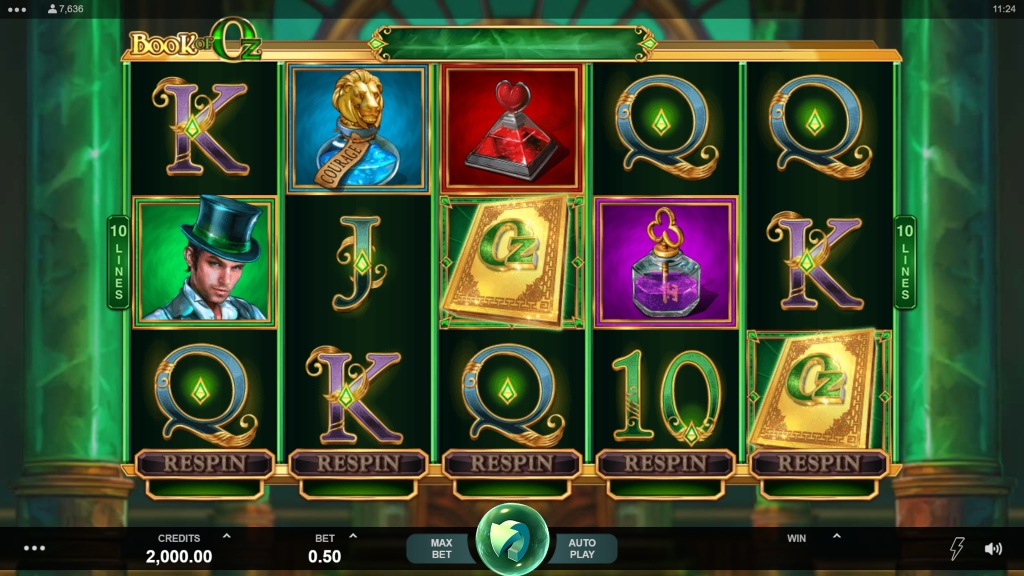The image size is (1024, 576).
Task: Mute the sound via speaker icon
Action: point(993,548)
